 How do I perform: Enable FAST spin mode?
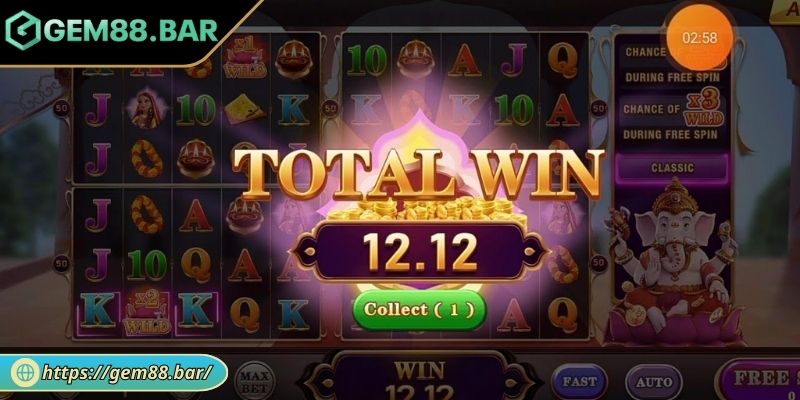coord(579,381)
